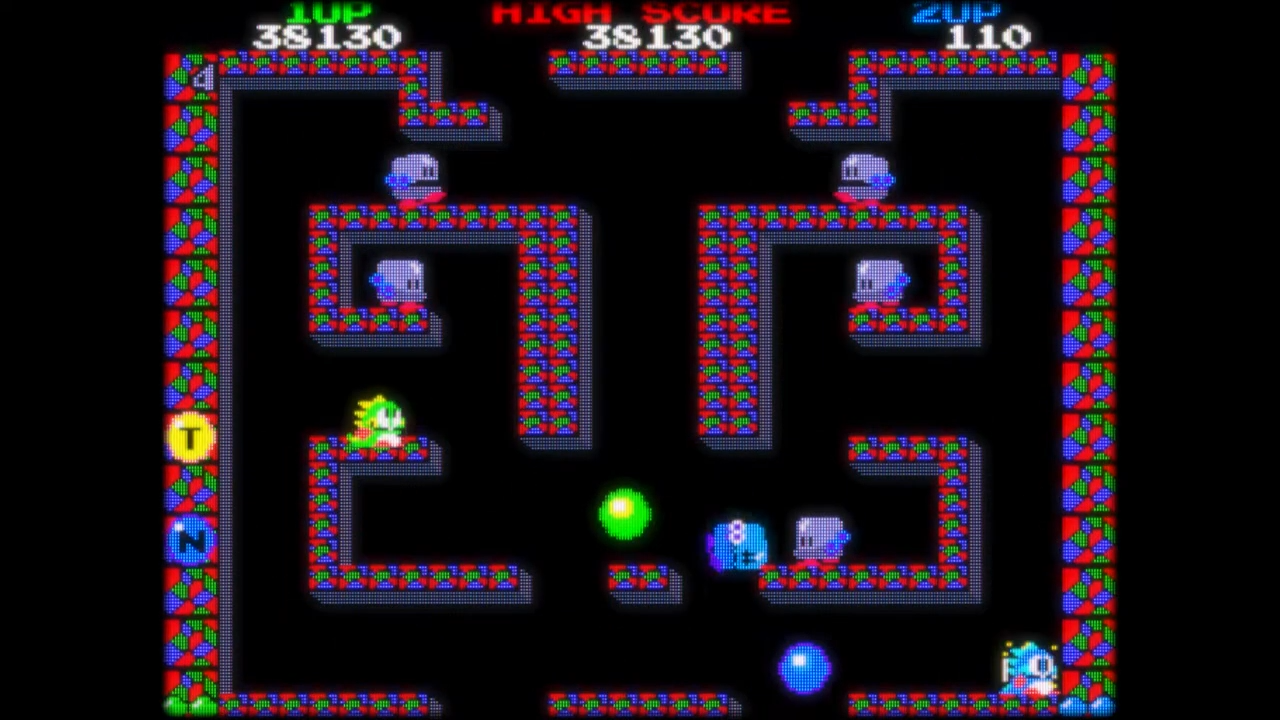
Task: Select the green Bub player character
Action: (380, 420)
